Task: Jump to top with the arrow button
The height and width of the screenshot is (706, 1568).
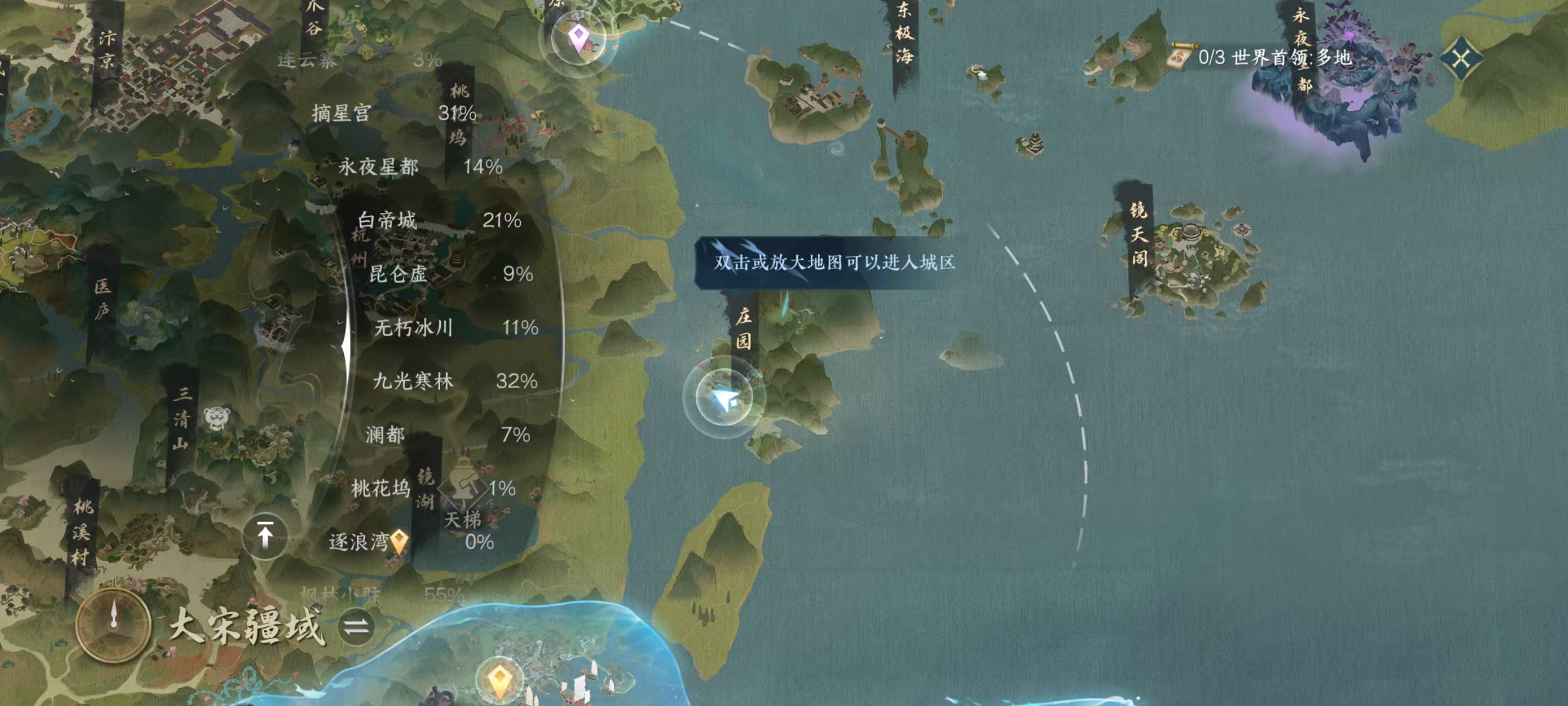Action: point(265,536)
